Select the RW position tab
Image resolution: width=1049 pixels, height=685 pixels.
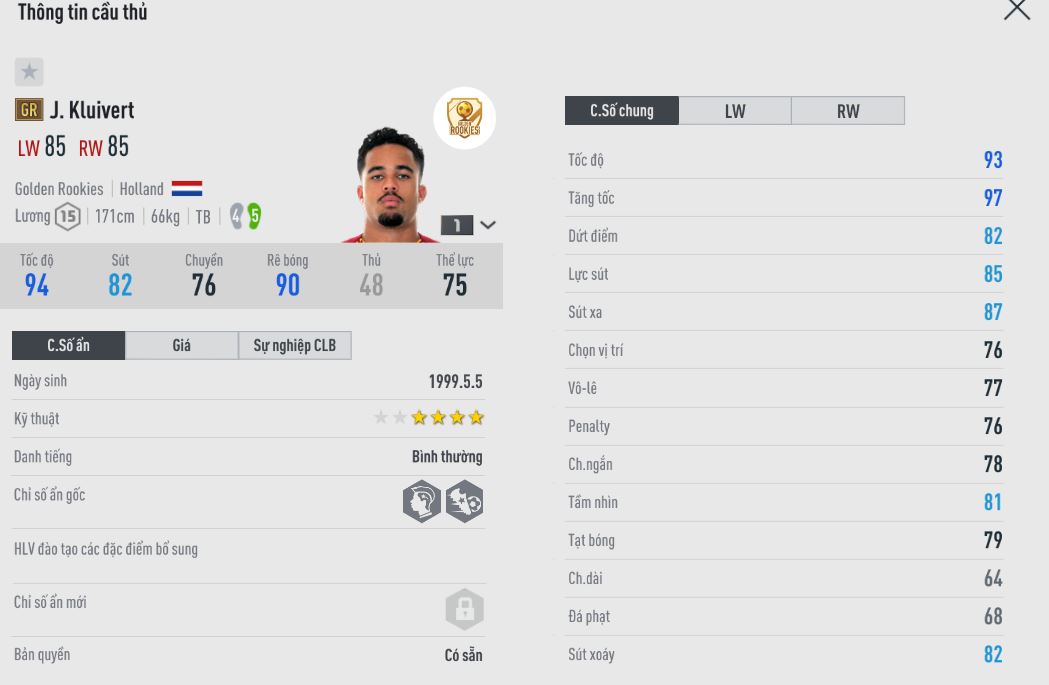[x=848, y=111]
